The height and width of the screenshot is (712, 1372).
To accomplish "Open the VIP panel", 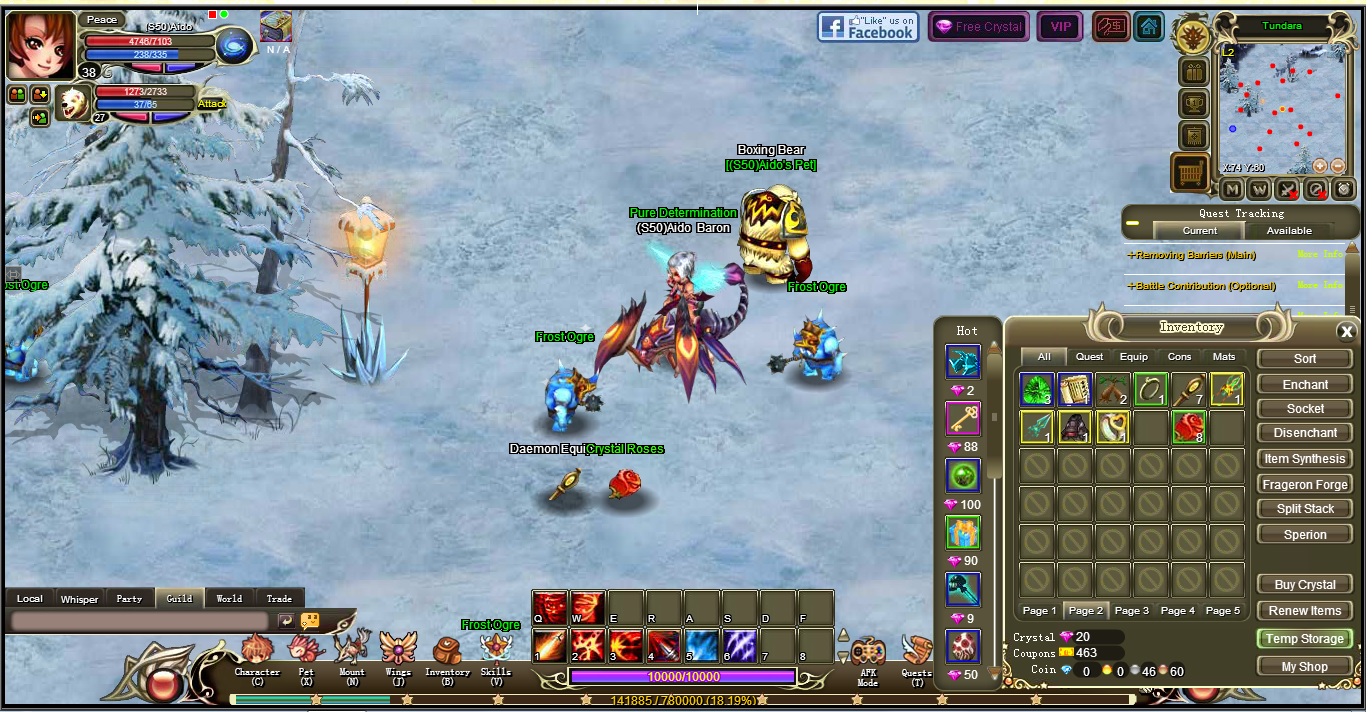I will (1059, 27).
